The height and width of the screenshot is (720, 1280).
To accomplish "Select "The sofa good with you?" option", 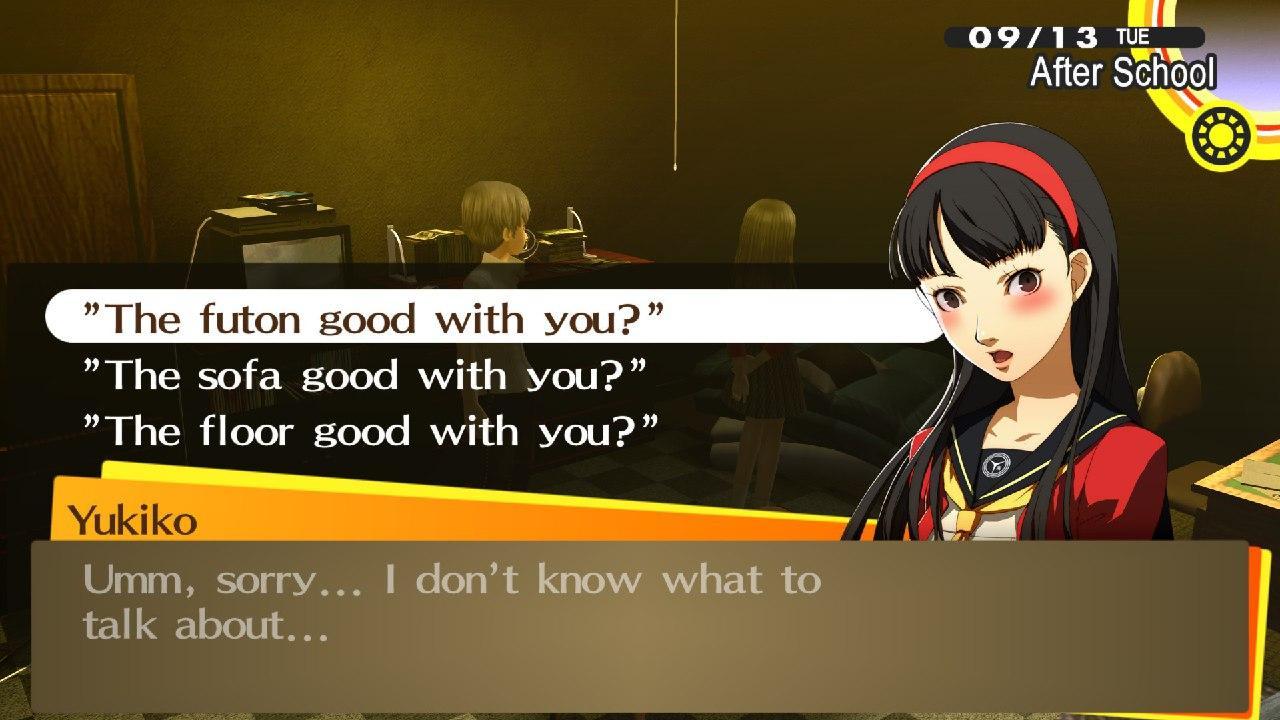I will [x=365, y=375].
